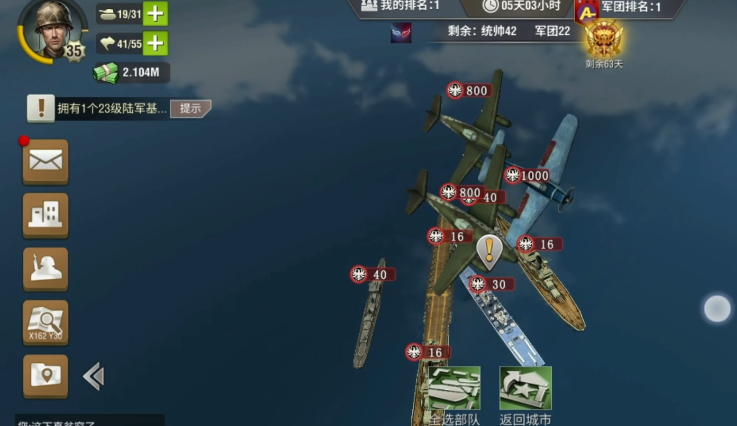Select the exclamation map marker over the fleet
Image resolution: width=737 pixels, height=426 pixels.
488,250
